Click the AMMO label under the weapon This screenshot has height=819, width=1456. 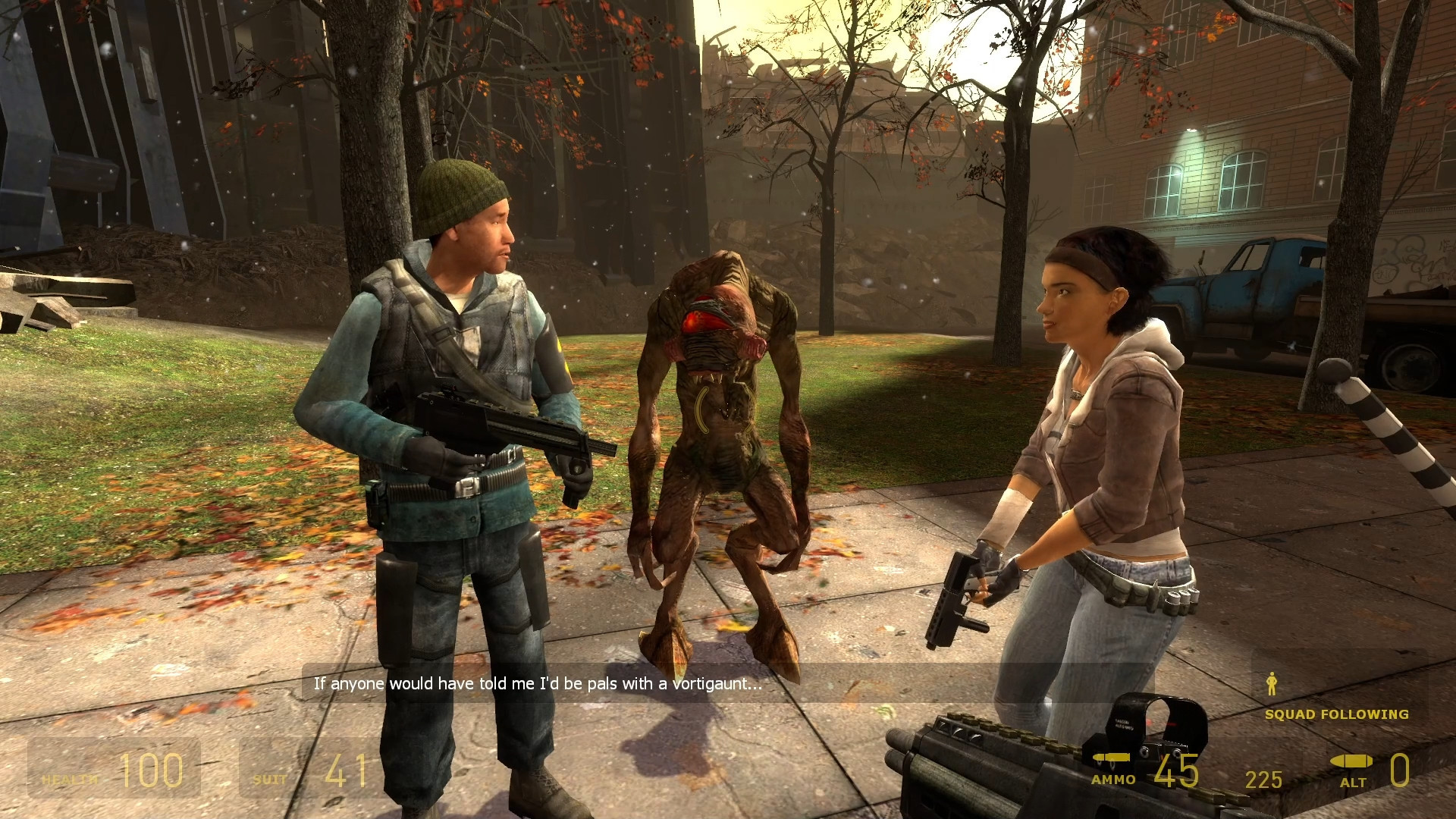click(x=1112, y=780)
